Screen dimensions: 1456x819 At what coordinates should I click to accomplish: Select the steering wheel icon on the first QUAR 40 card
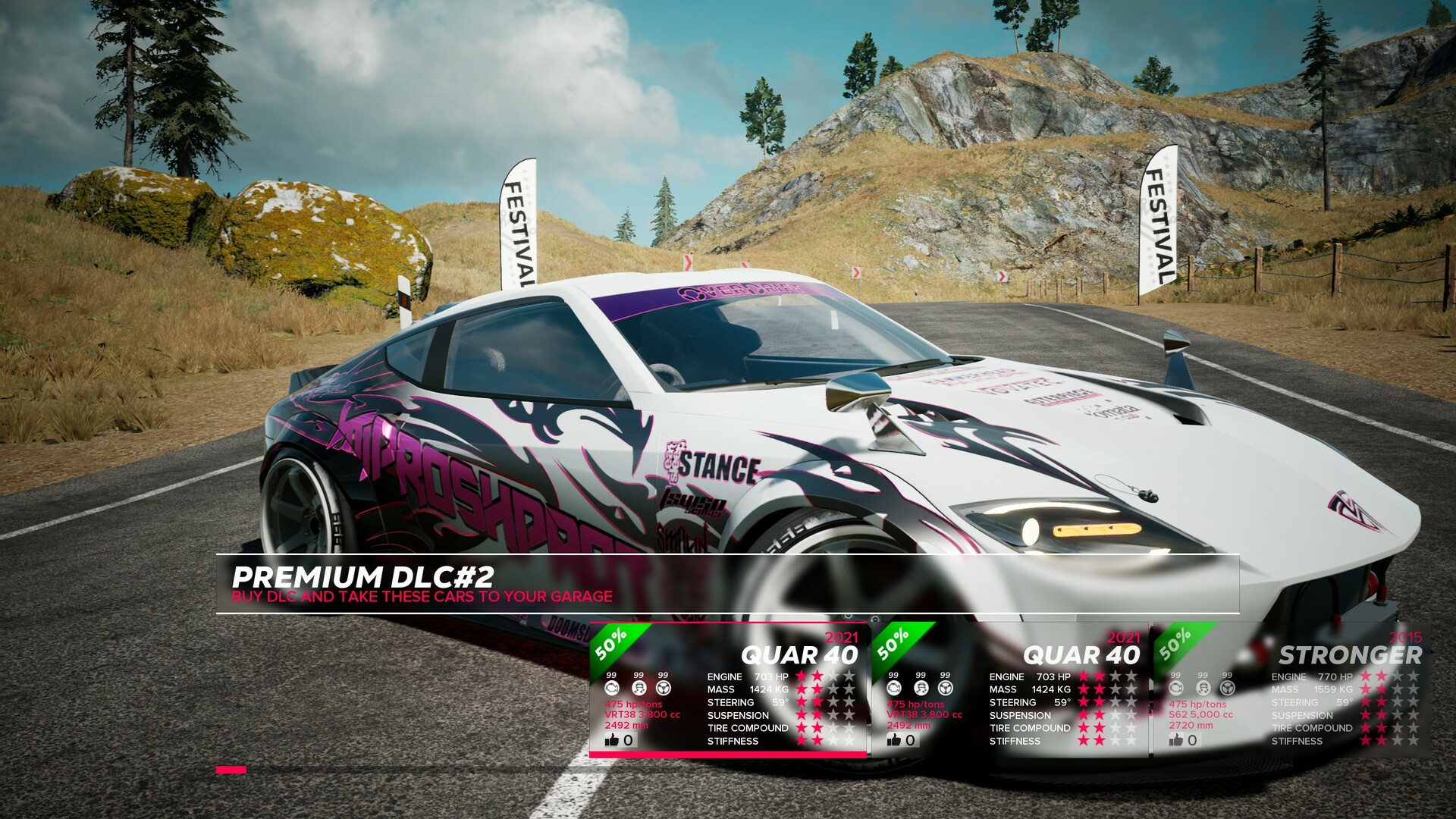[664, 689]
